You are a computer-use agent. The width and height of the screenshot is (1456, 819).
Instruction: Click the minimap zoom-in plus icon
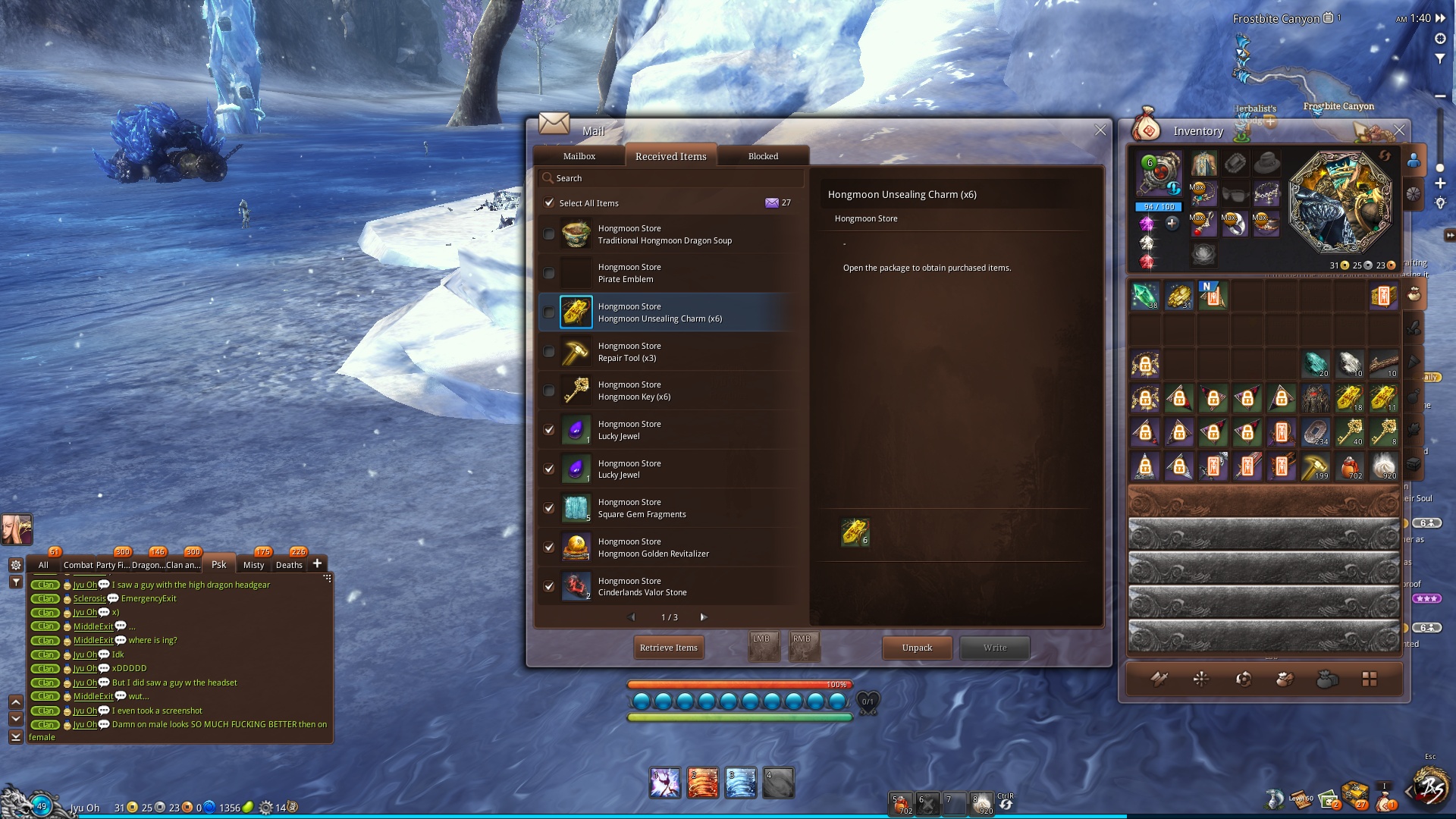point(1441,183)
